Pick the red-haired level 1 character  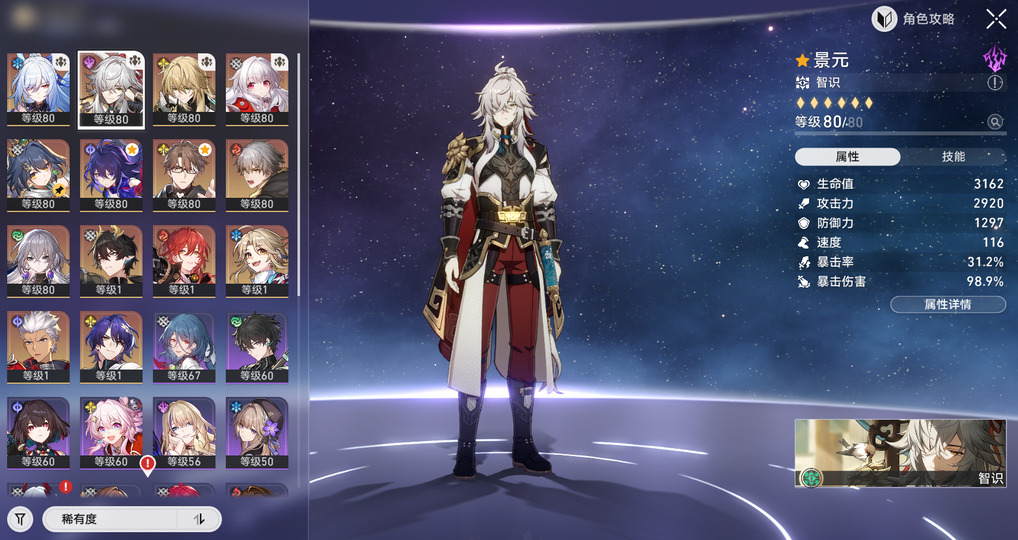184,261
